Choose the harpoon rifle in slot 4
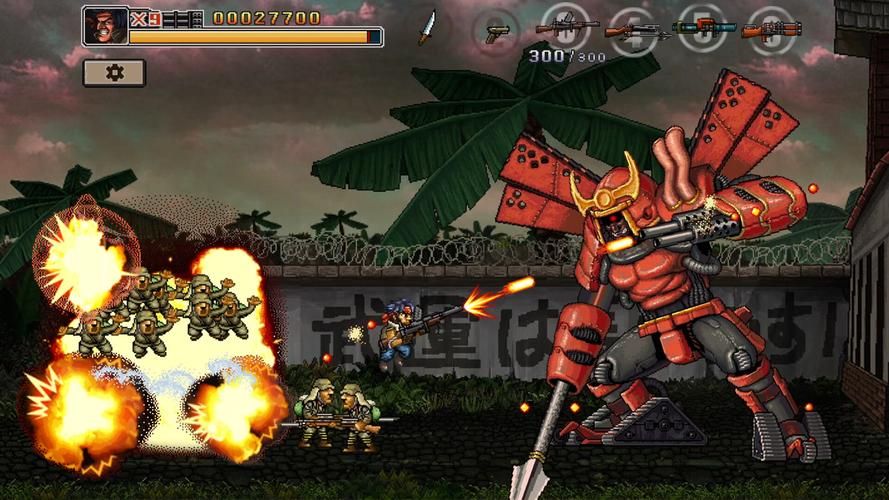The image size is (889, 500). [636, 30]
